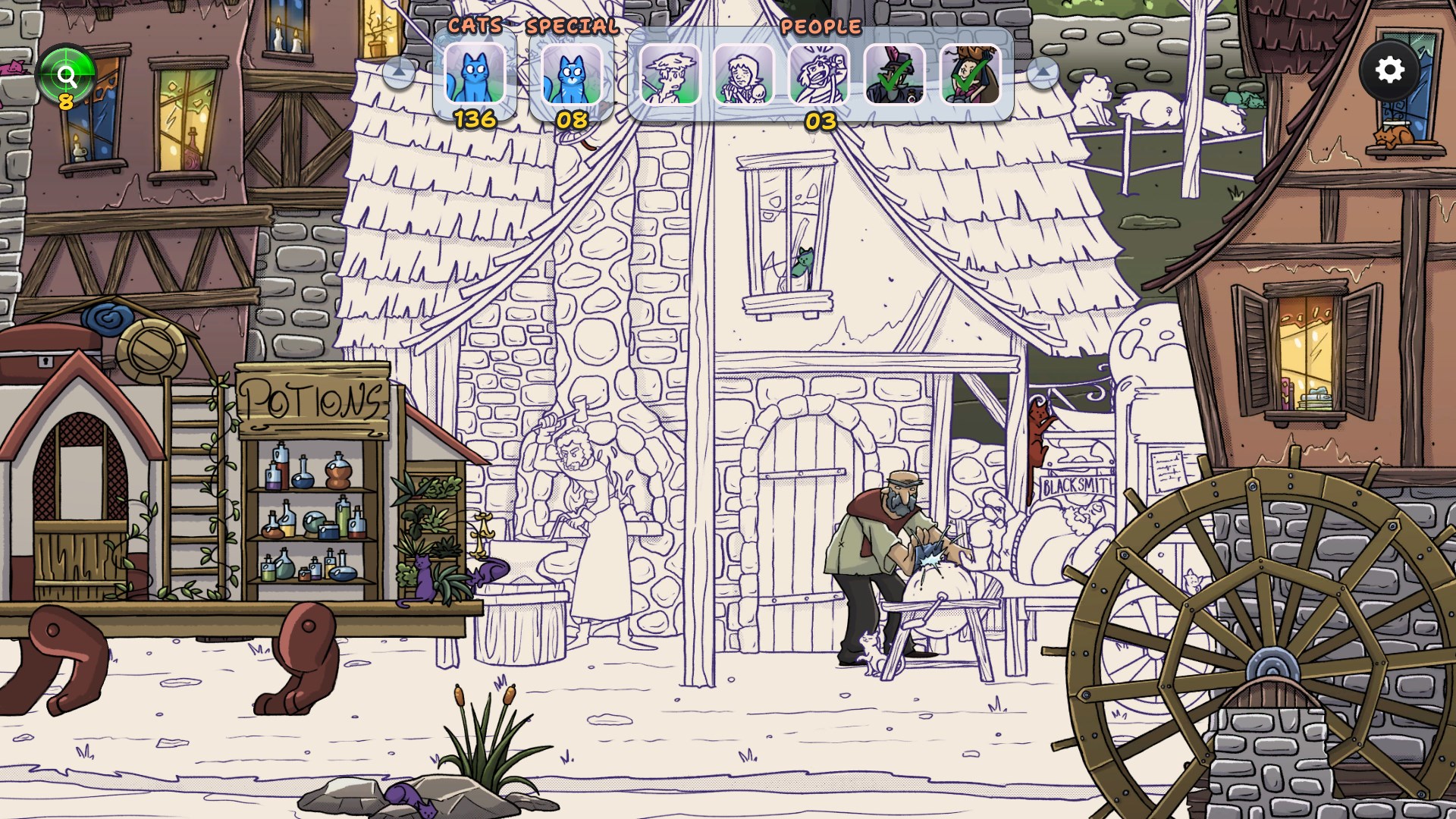This screenshot has height=819, width=1456.
Task: Select the checked girl in pink portrait
Action: coord(971,74)
